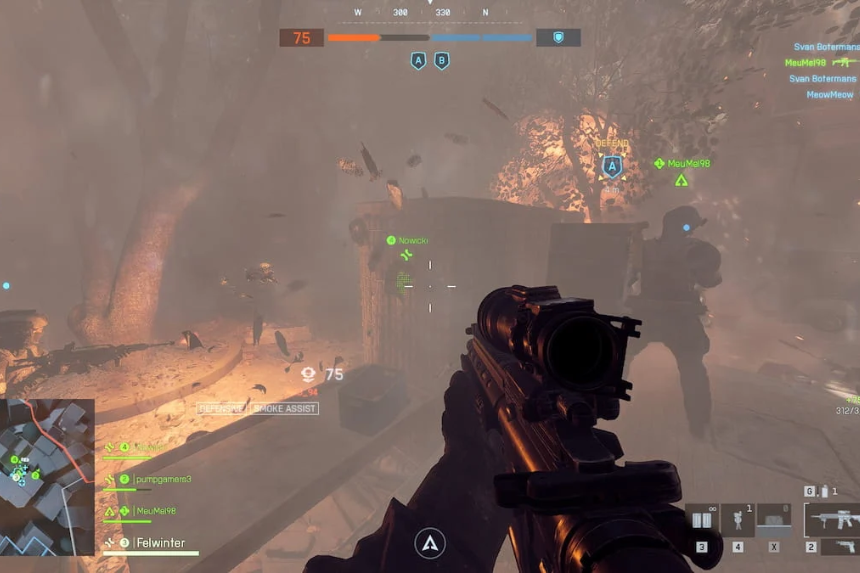Choose the ammo pouch gadget slot
Image resolution: width=860 pixels, height=573 pixels.
pos(703,521)
